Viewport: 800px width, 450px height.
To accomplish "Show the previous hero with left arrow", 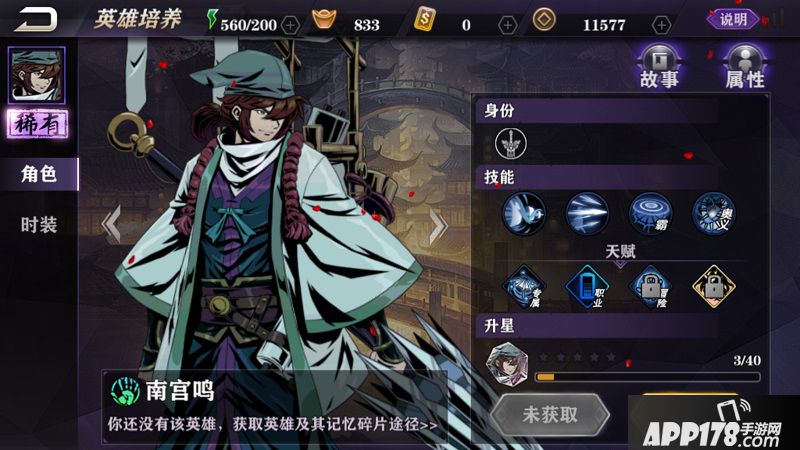I will (x=111, y=224).
